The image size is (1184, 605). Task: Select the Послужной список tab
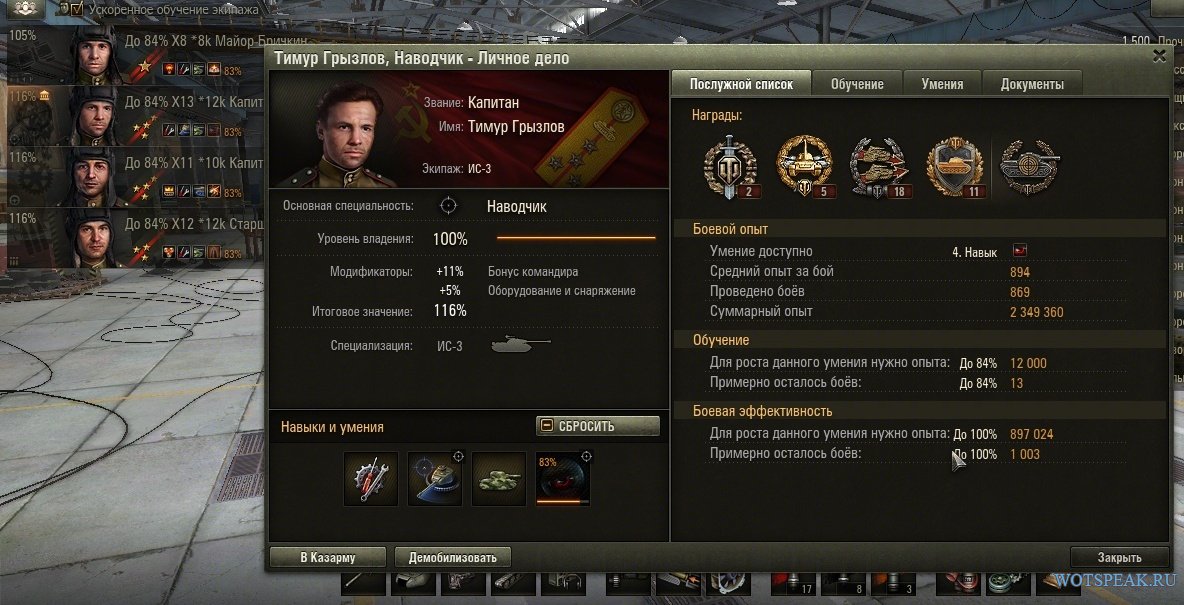pos(741,84)
